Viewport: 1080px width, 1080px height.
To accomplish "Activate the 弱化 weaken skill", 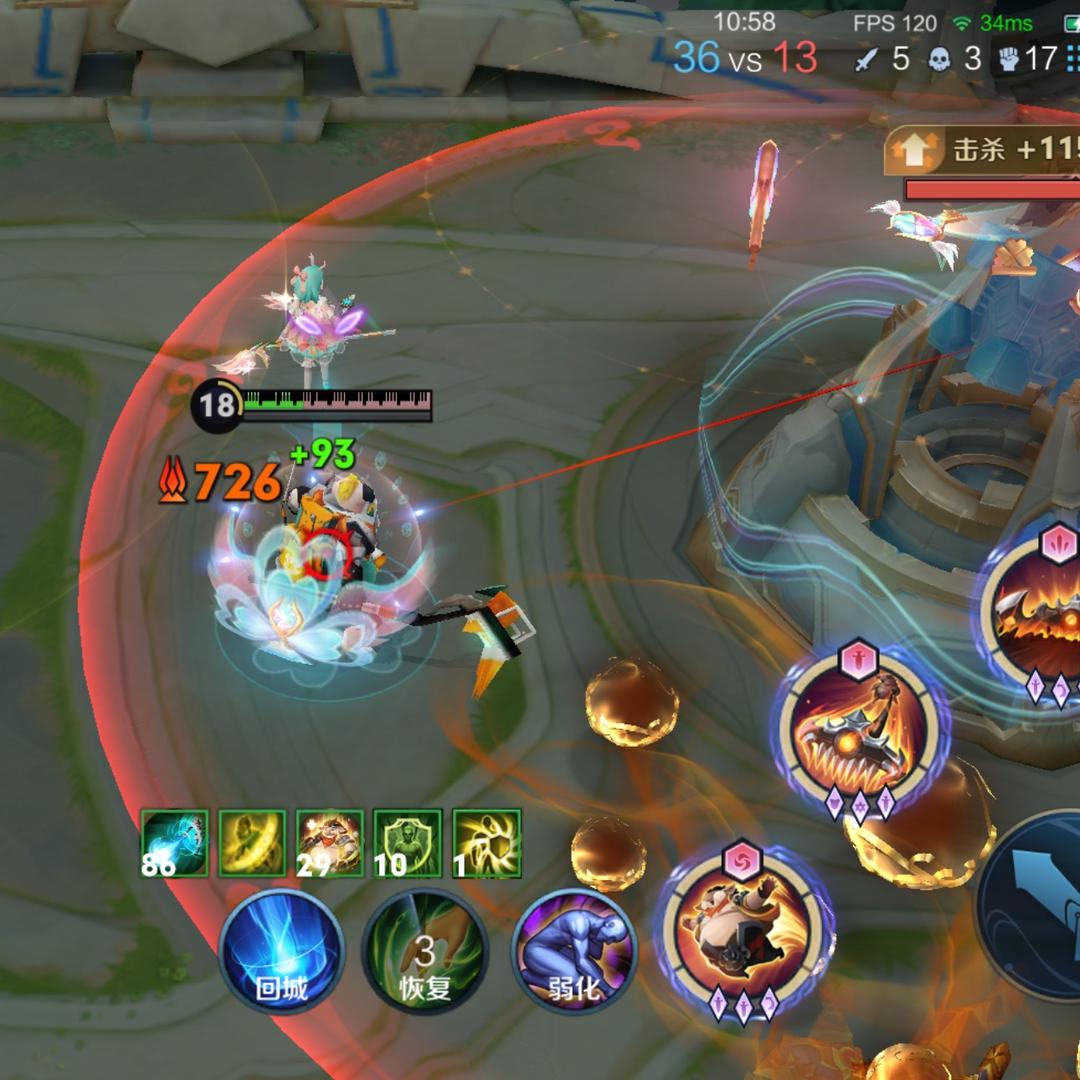I will (x=574, y=948).
